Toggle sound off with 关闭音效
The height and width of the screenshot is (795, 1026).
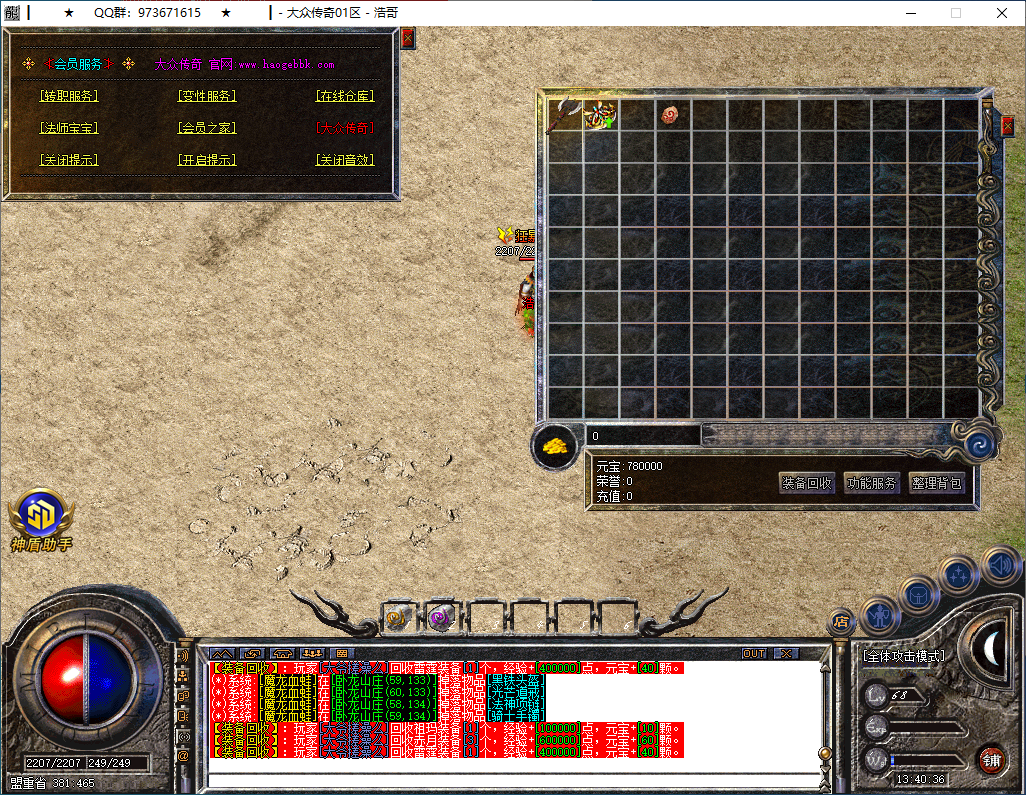click(345, 160)
